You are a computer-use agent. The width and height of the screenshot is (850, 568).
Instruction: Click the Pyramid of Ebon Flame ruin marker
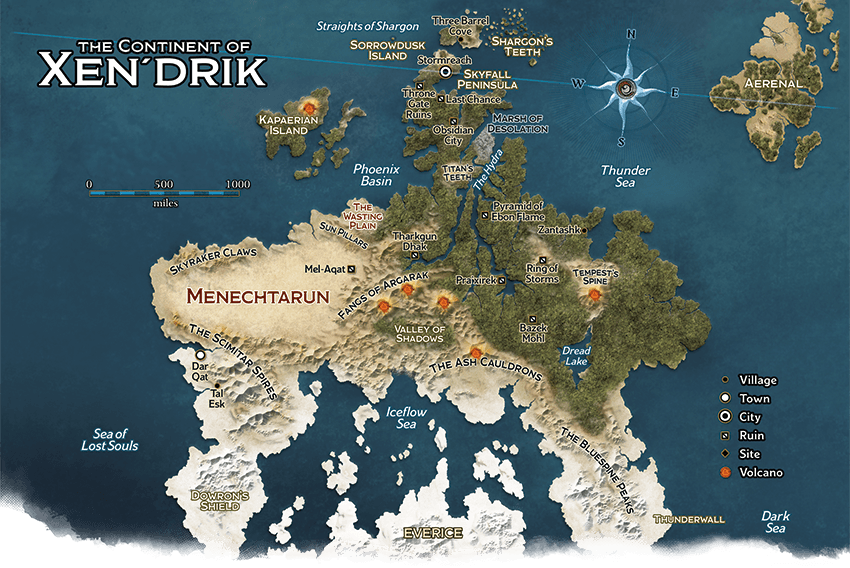click(x=485, y=214)
